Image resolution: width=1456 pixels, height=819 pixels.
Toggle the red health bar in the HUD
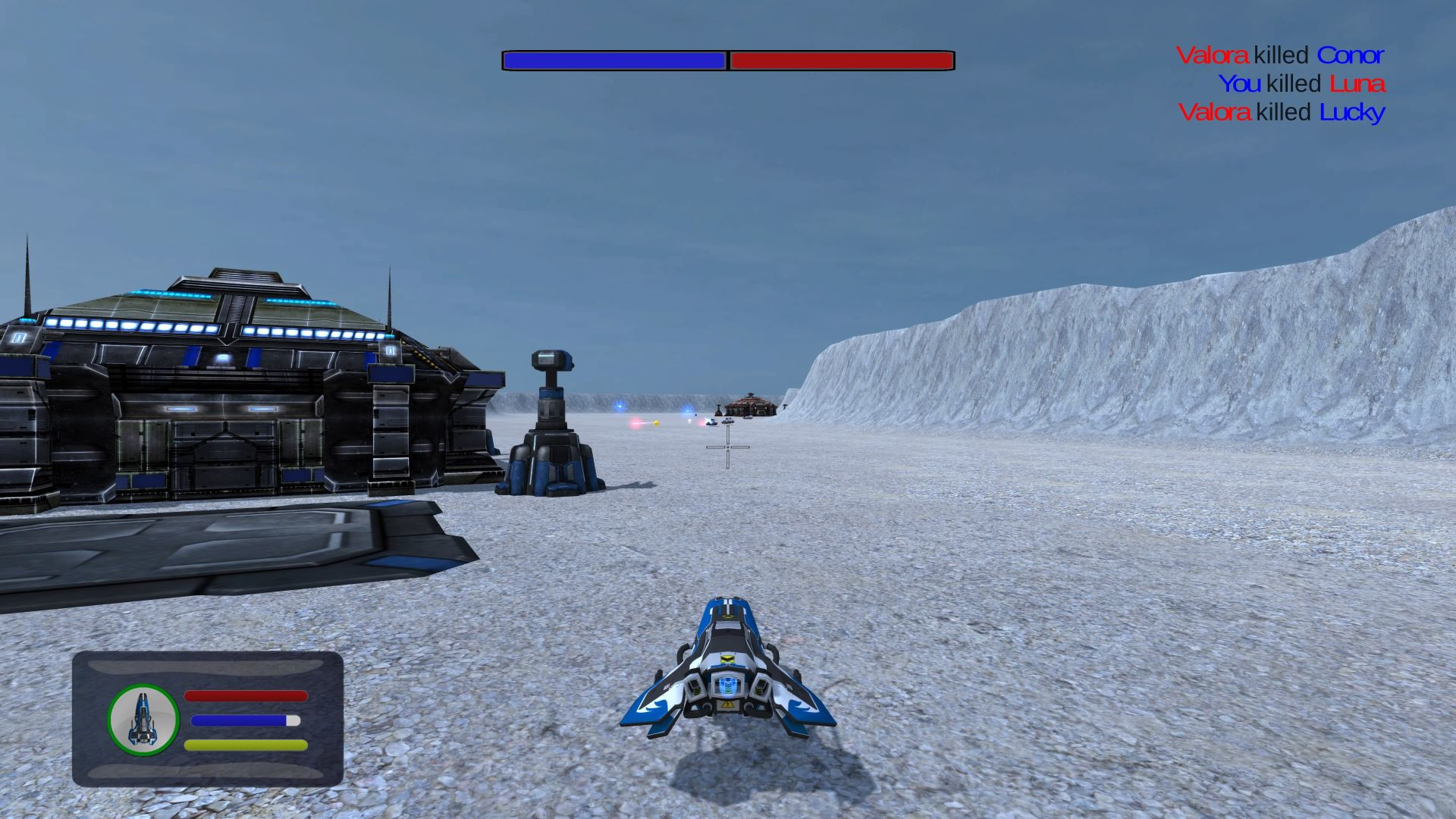[x=246, y=696]
